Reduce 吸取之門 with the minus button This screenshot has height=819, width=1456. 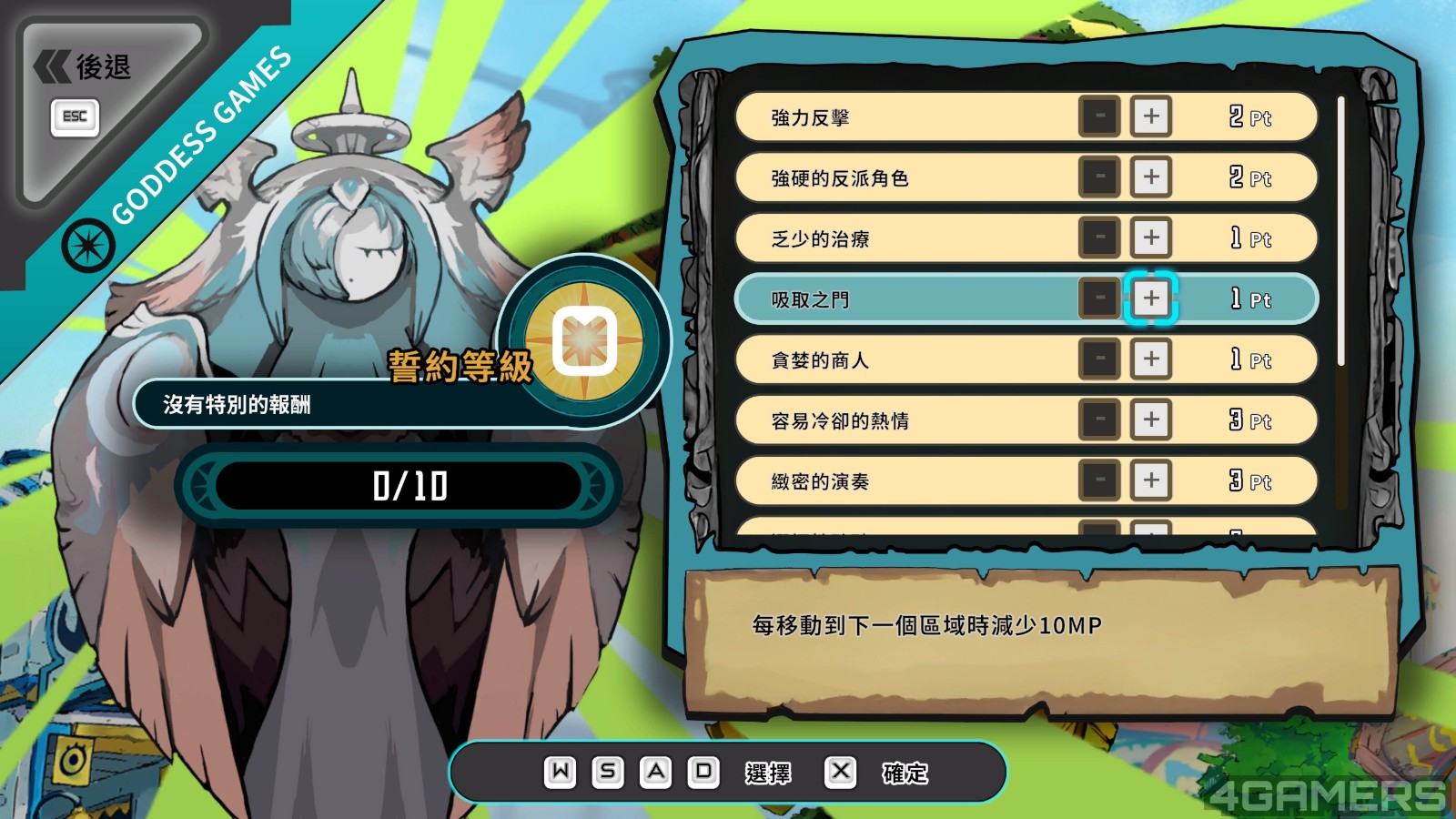1099,298
